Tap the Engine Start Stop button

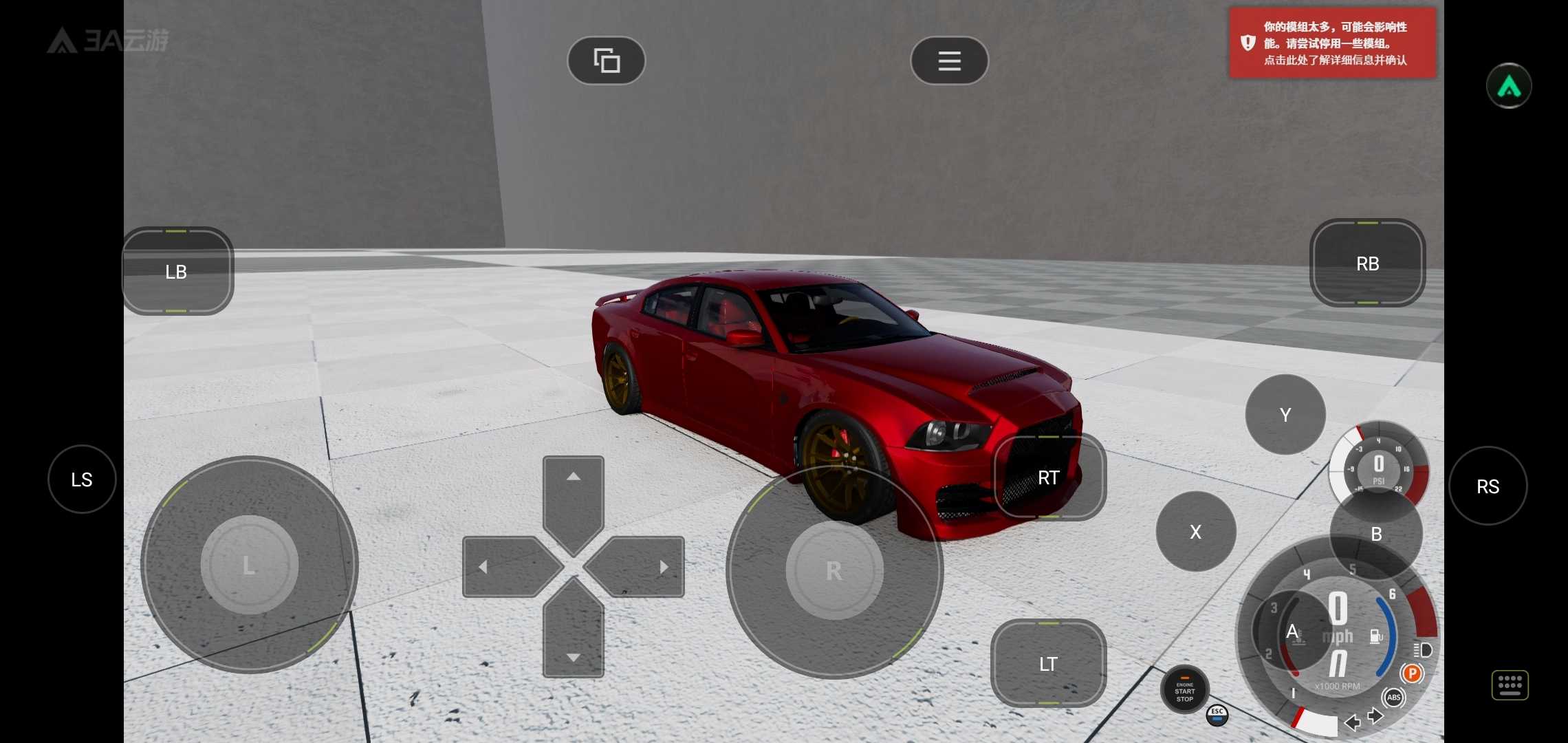1184,690
